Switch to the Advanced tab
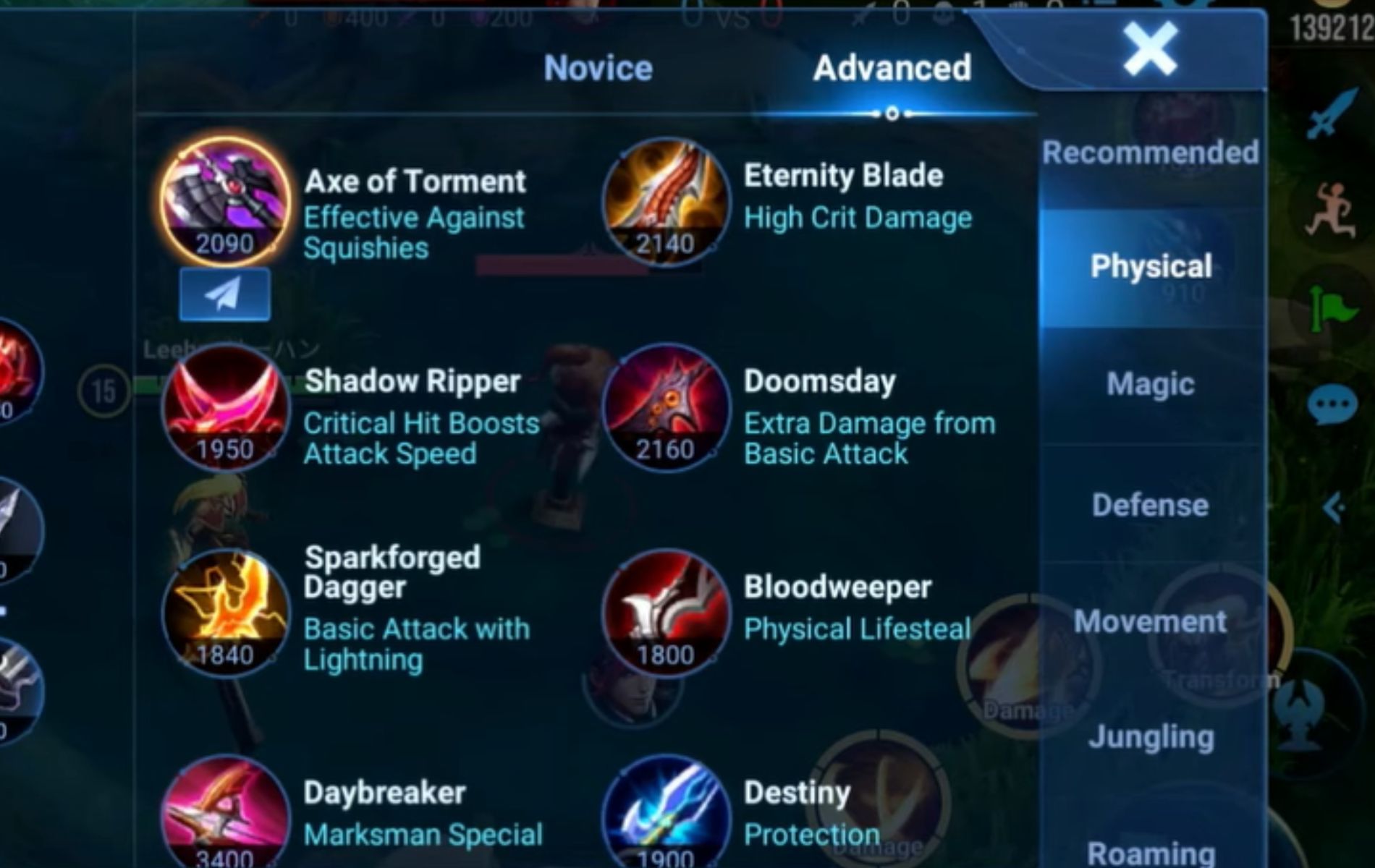 [892, 69]
